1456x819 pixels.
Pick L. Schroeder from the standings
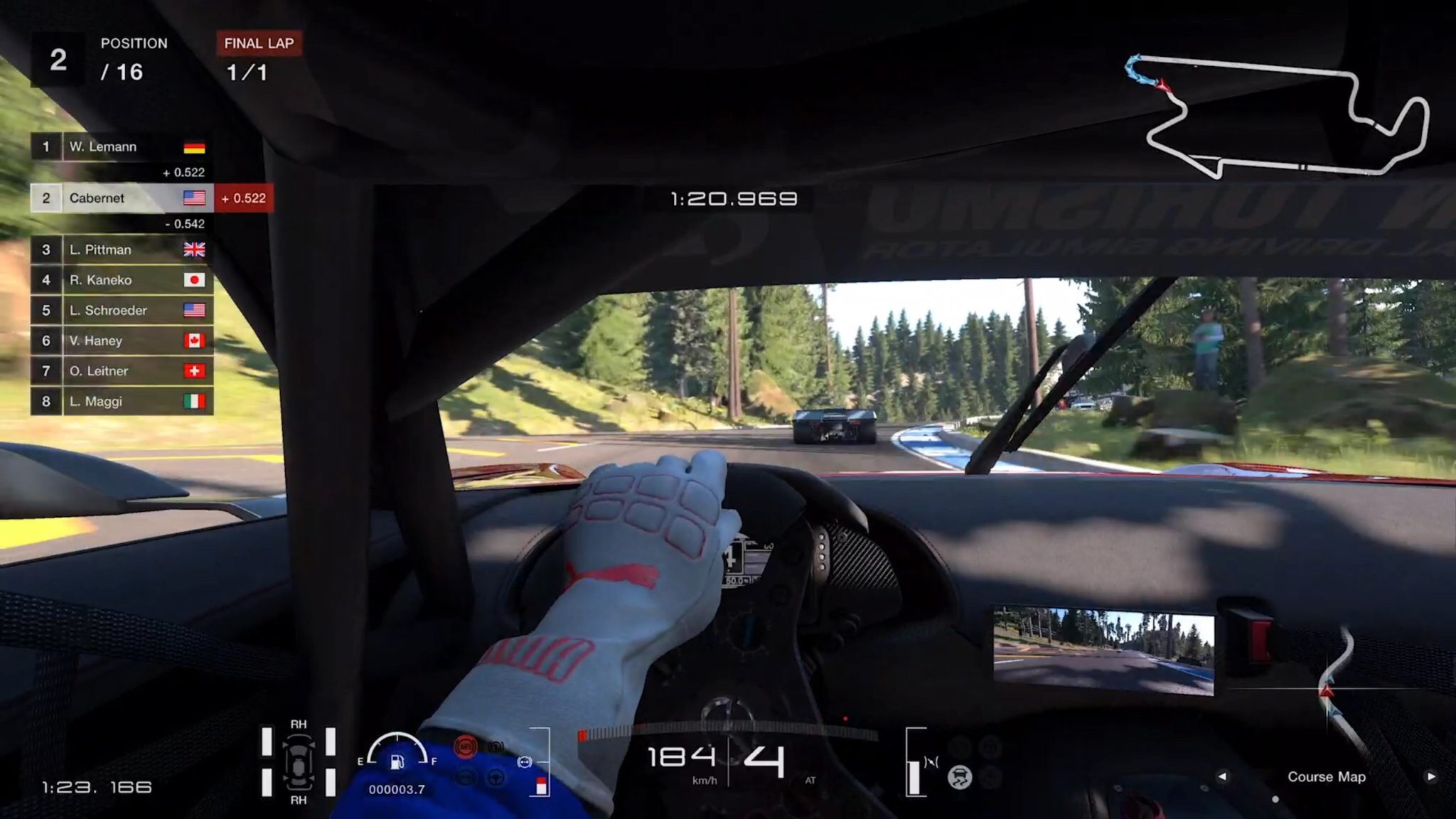click(121, 311)
